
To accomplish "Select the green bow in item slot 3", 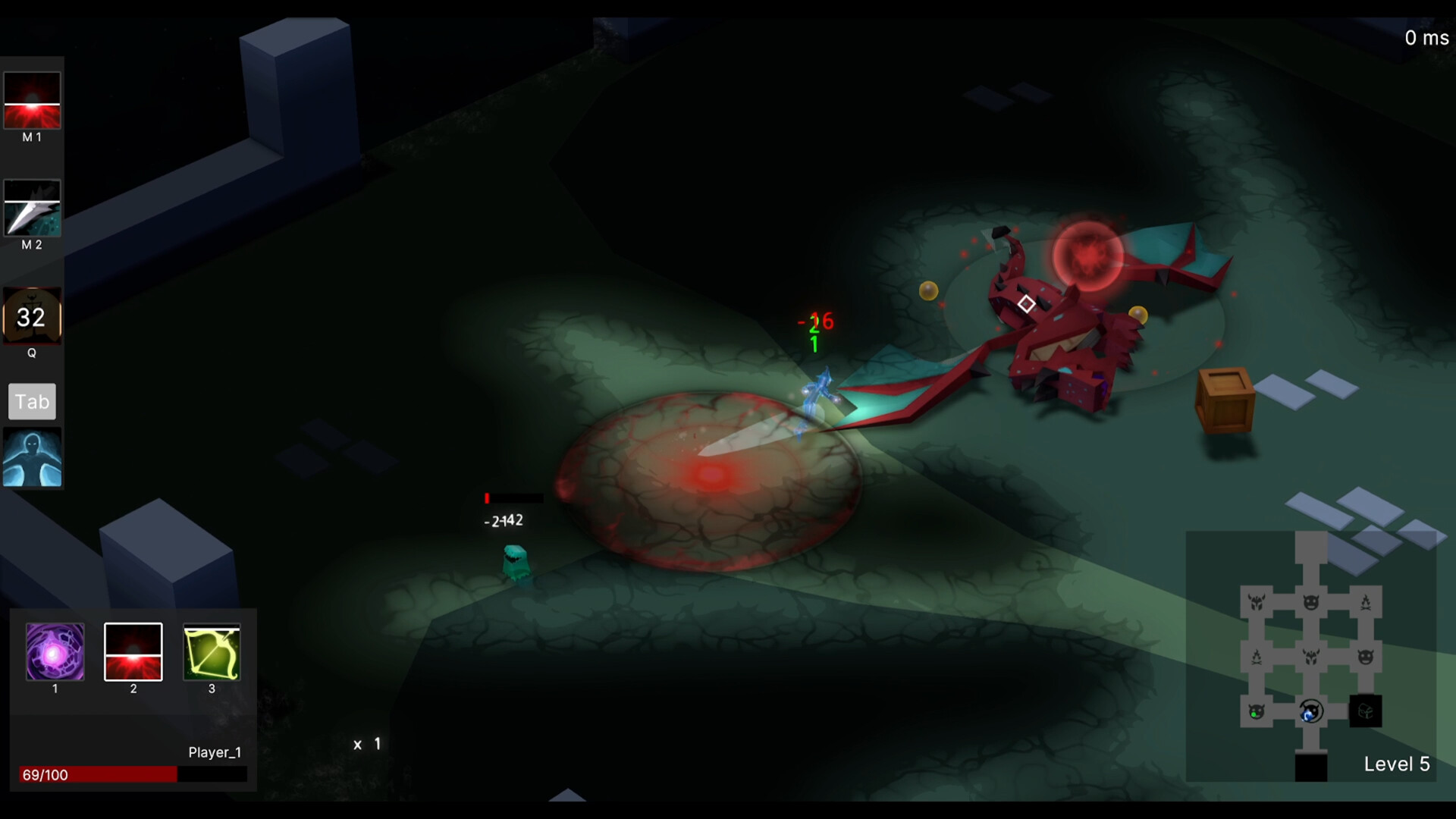I will (212, 652).
